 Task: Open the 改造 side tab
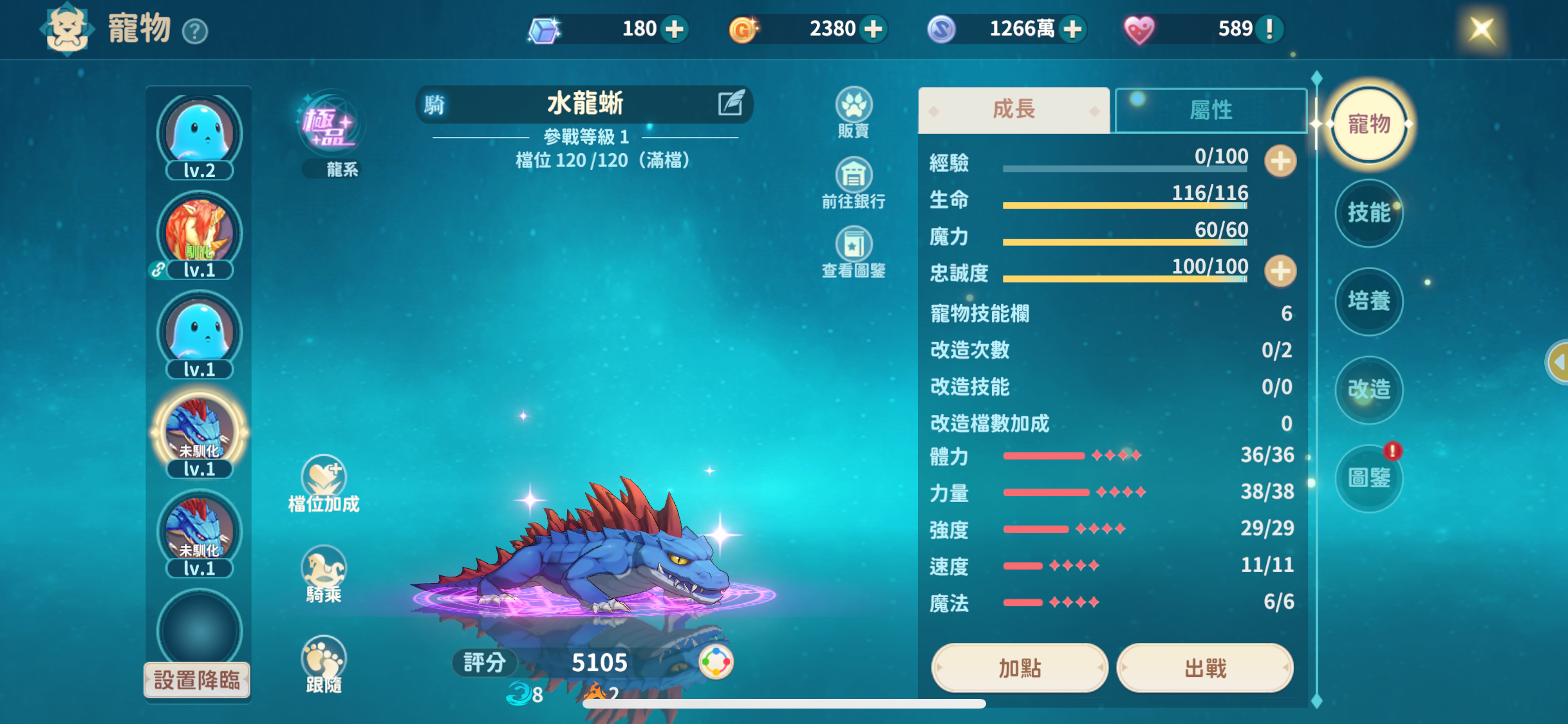1369,389
